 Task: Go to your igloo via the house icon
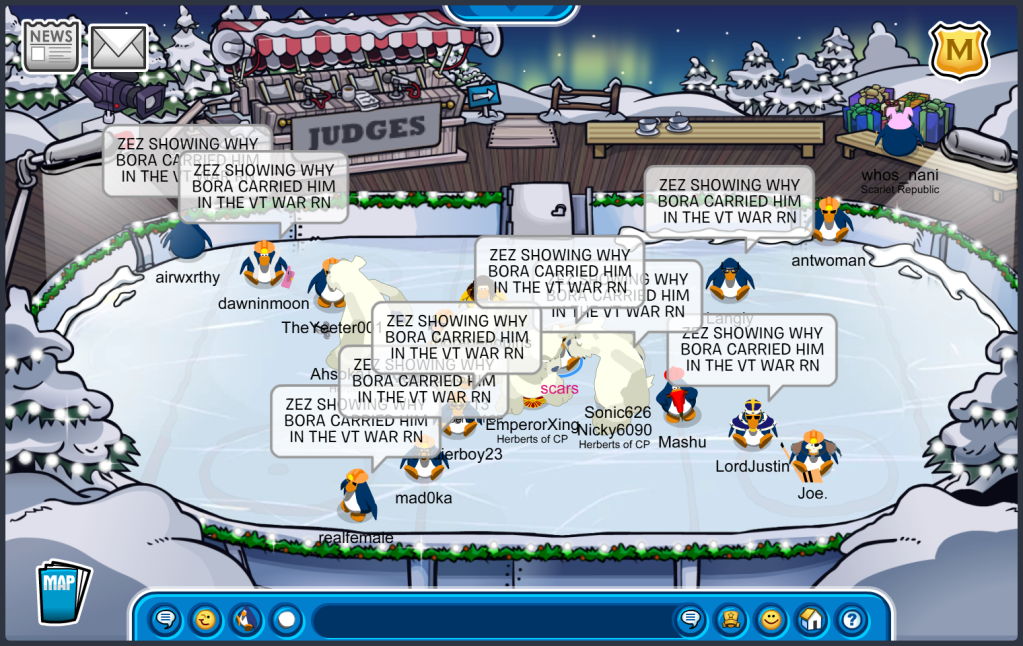click(x=811, y=620)
